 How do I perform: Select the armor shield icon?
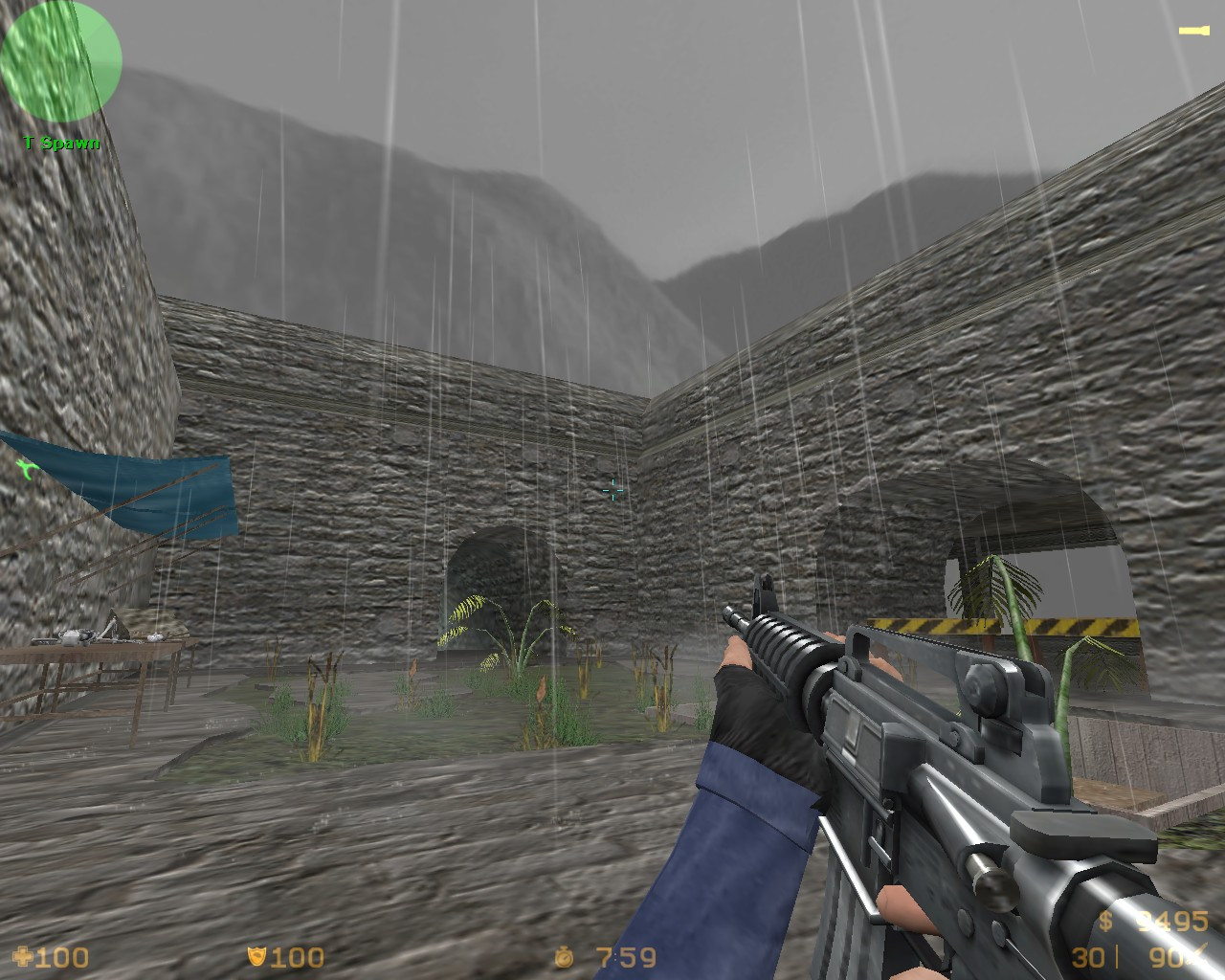256,957
